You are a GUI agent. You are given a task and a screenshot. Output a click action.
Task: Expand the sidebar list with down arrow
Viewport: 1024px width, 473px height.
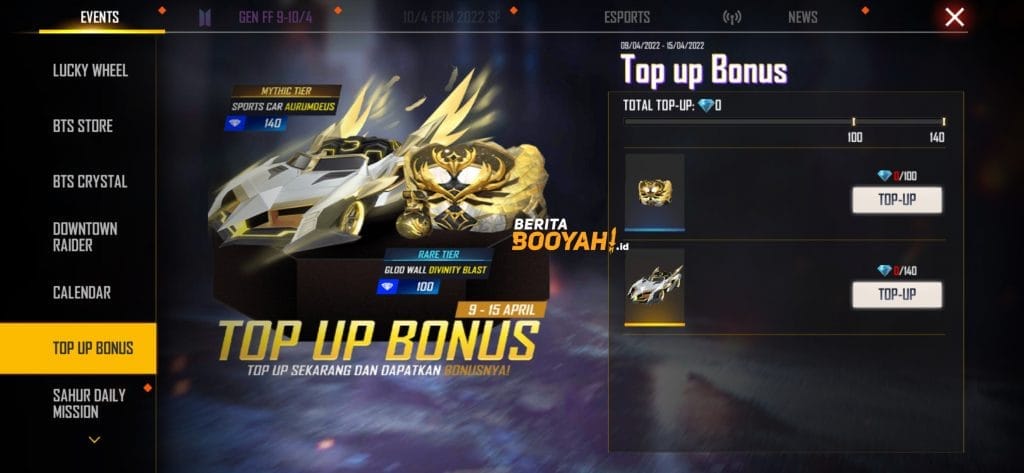94,439
